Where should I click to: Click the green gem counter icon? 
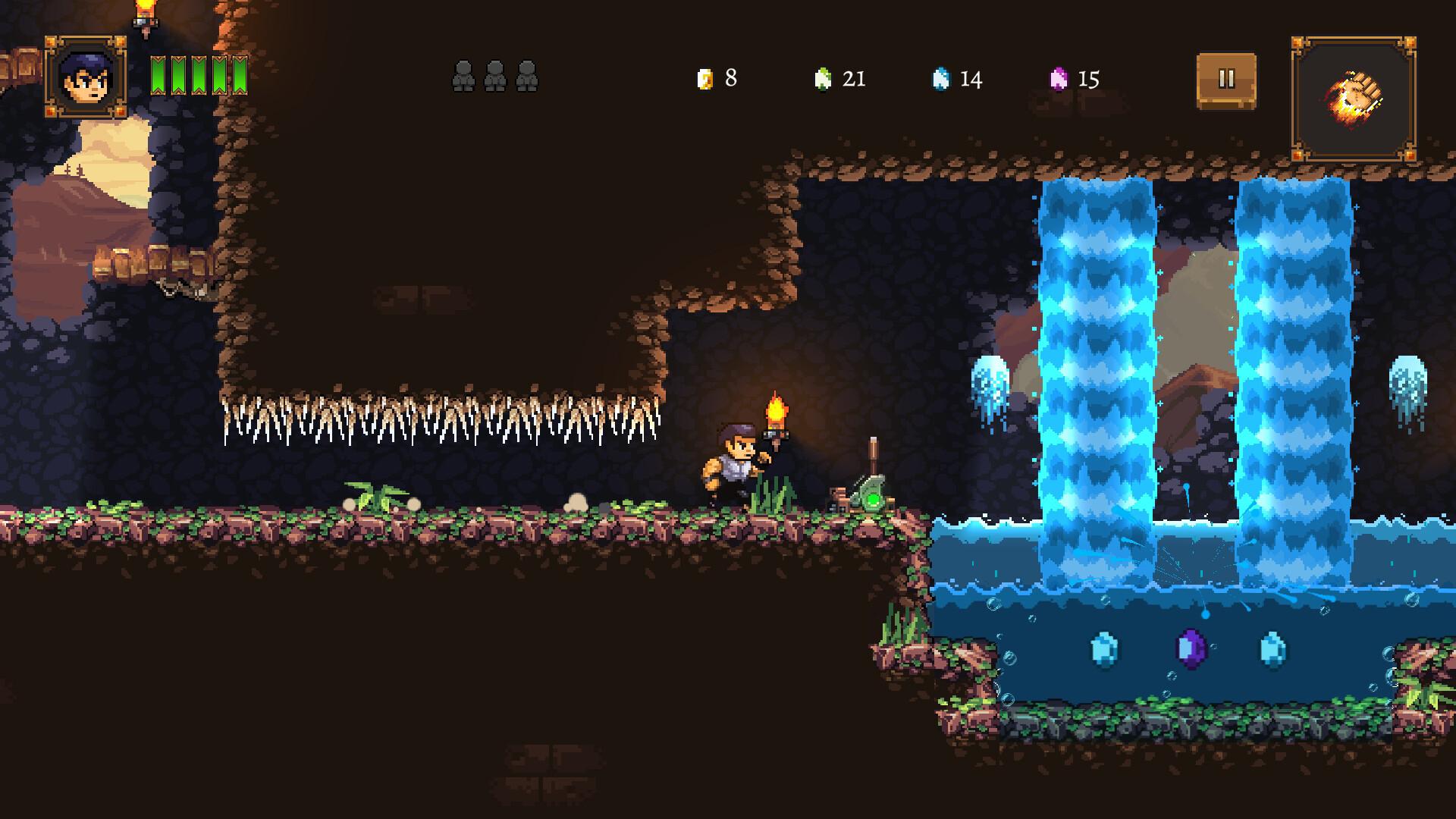824,78
